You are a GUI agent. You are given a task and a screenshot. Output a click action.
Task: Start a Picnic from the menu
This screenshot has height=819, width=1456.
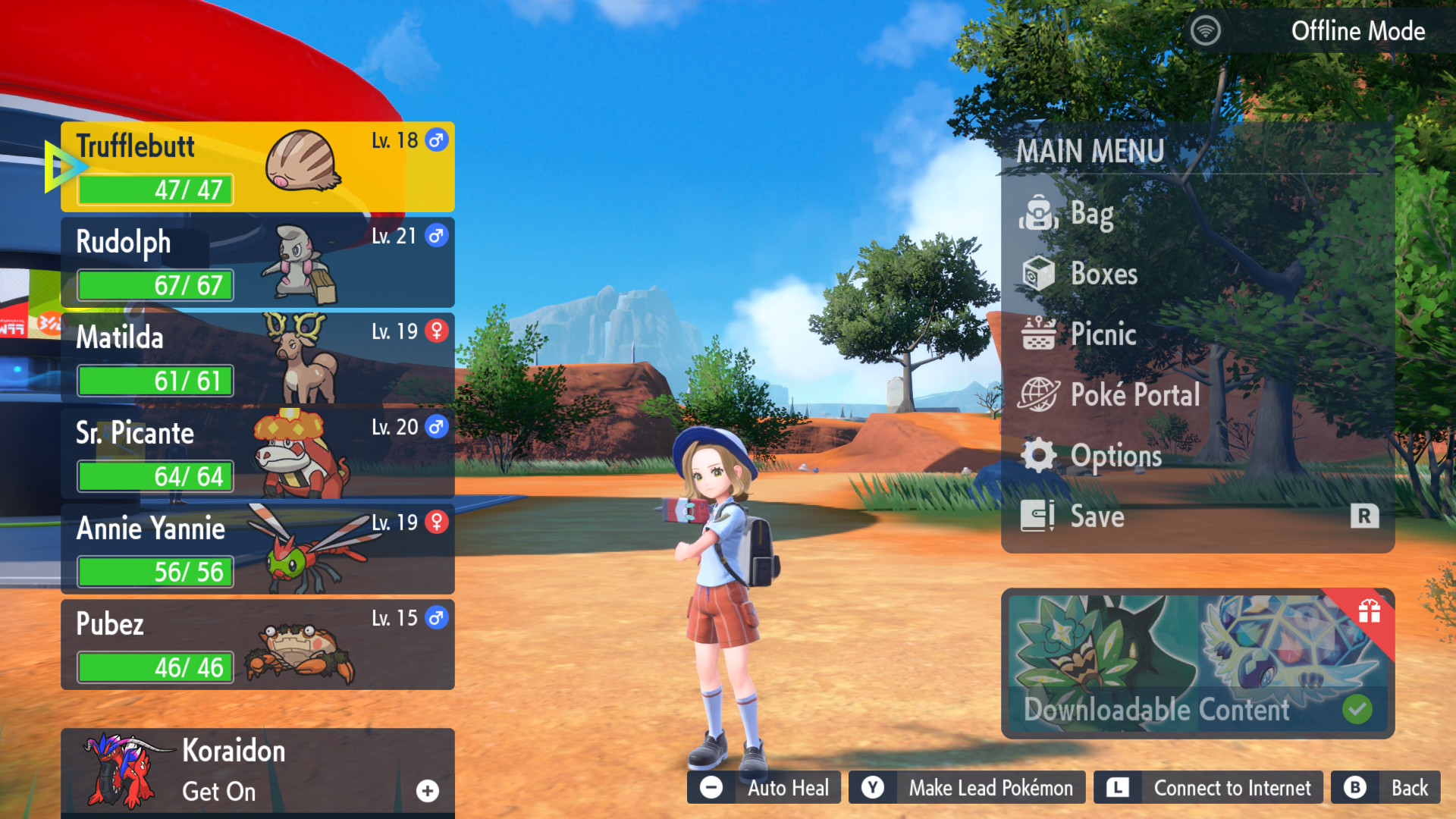click(1103, 334)
